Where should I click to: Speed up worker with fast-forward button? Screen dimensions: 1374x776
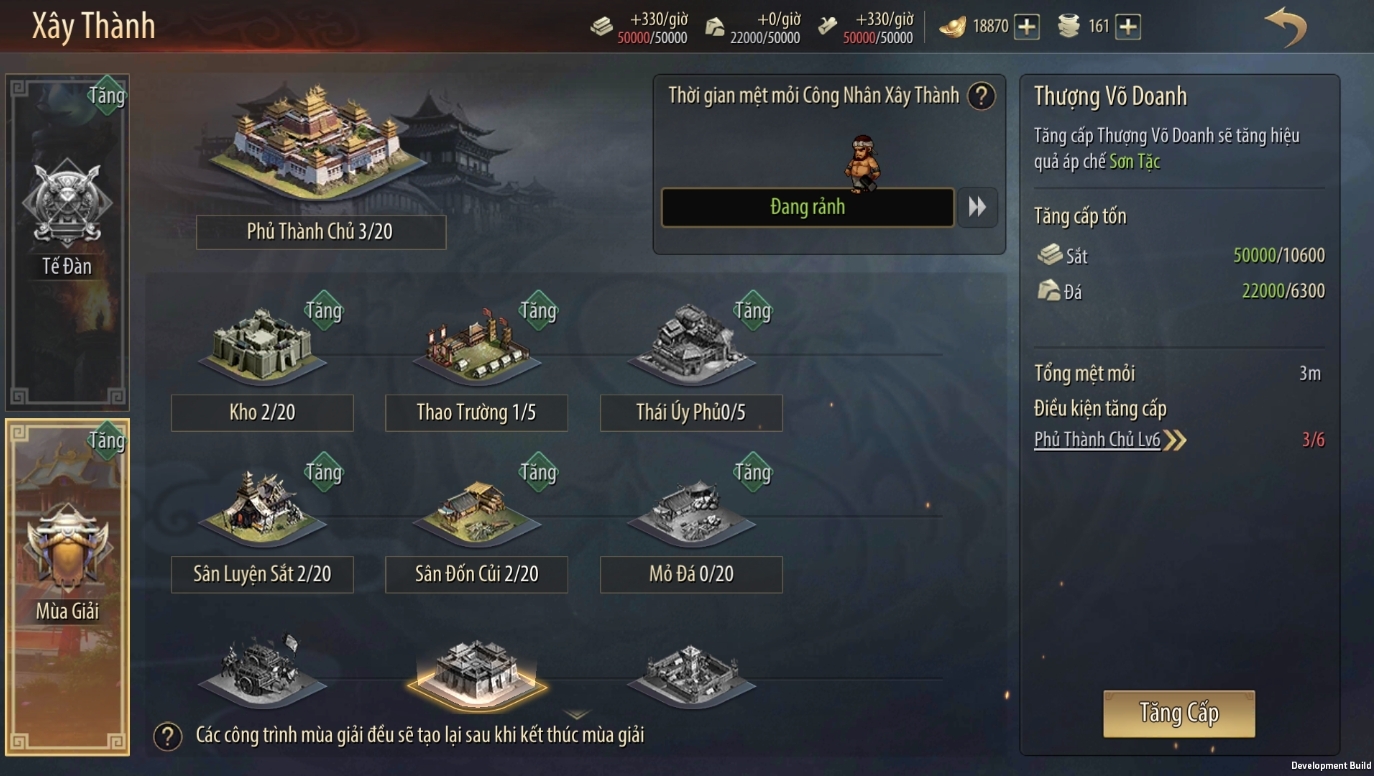pos(977,207)
